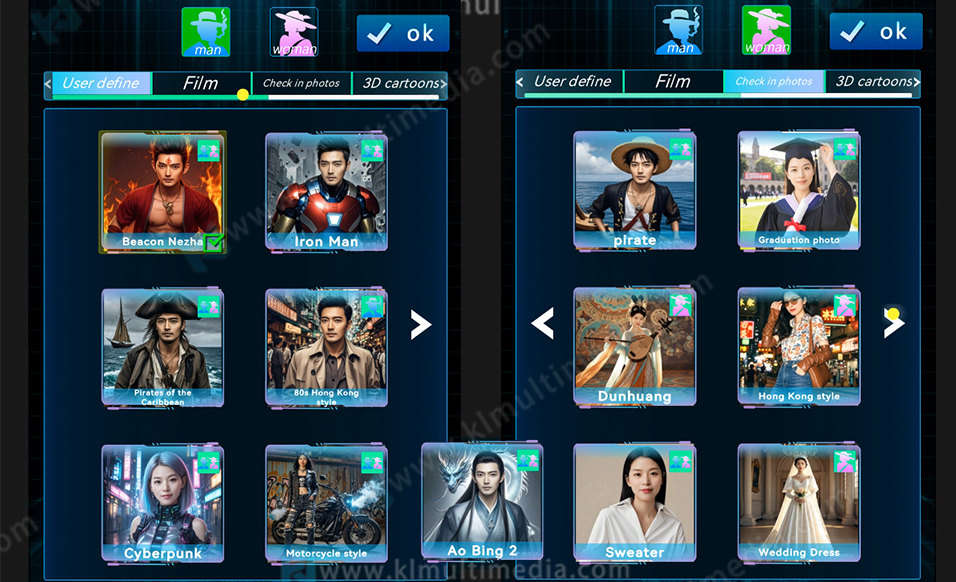Pick the Ao Bing 2 style

click(482, 499)
